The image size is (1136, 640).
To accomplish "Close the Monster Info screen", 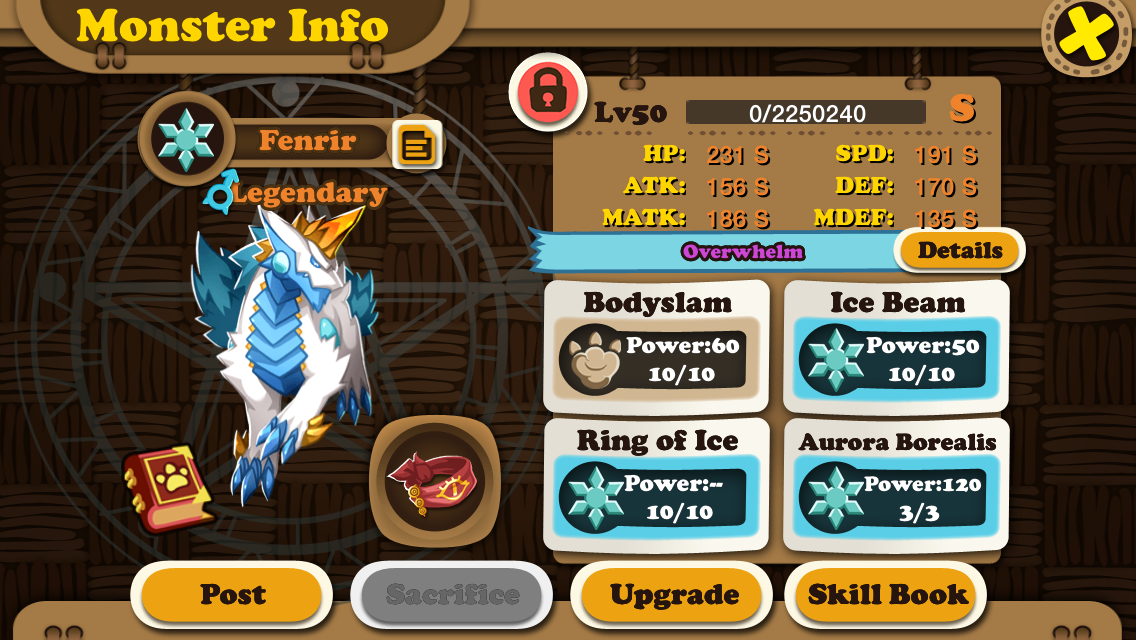I will [1087, 35].
